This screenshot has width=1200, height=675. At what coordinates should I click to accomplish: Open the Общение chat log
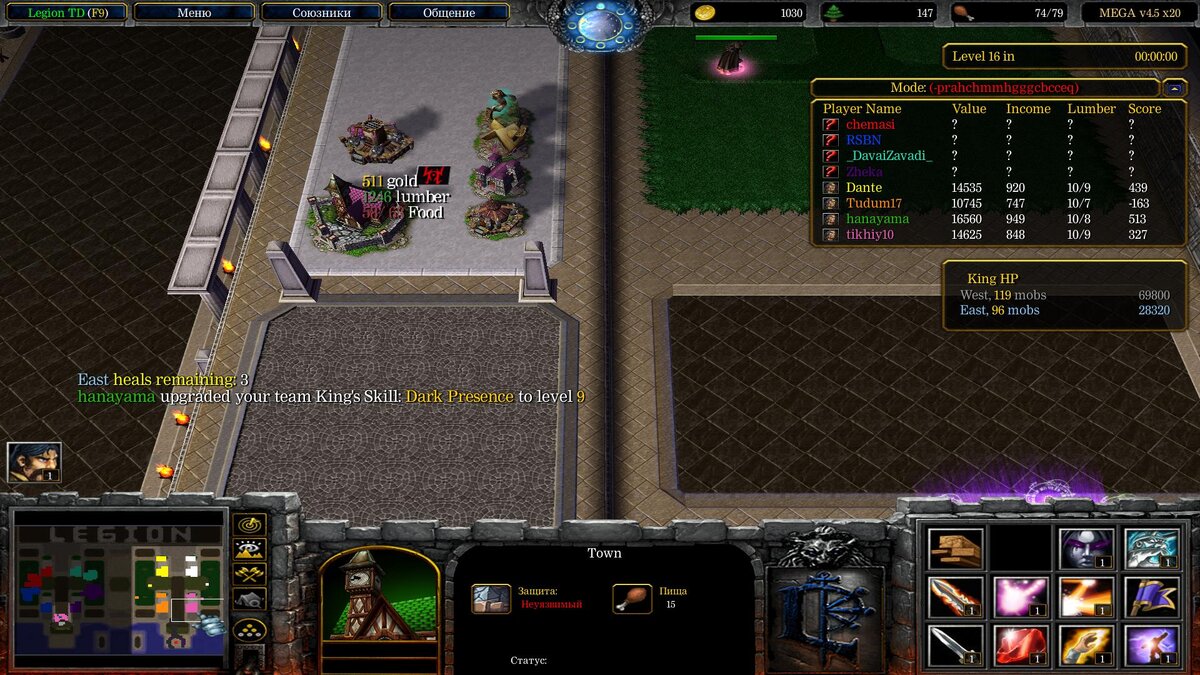click(x=448, y=13)
